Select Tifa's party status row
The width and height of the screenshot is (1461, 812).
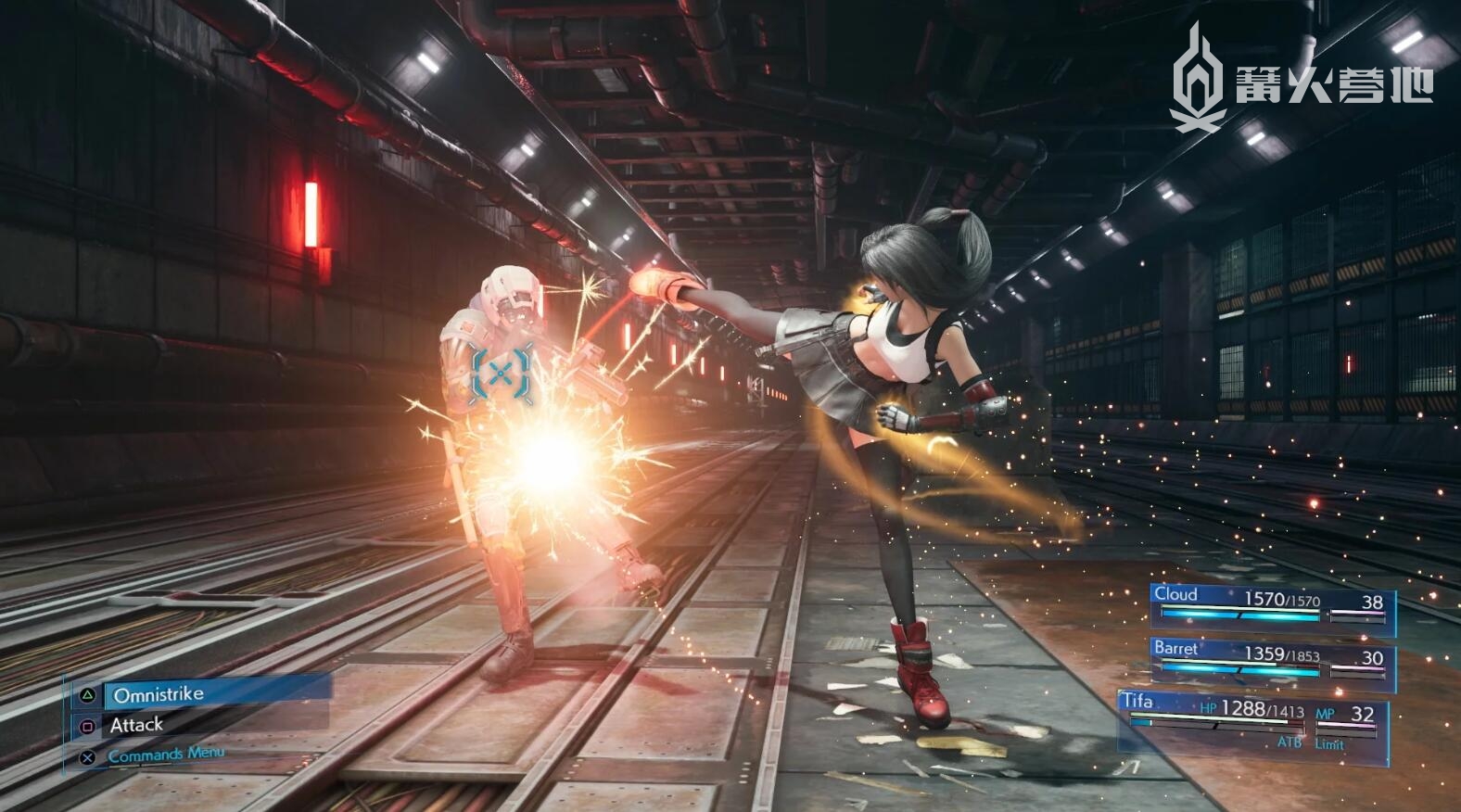pos(1253,720)
